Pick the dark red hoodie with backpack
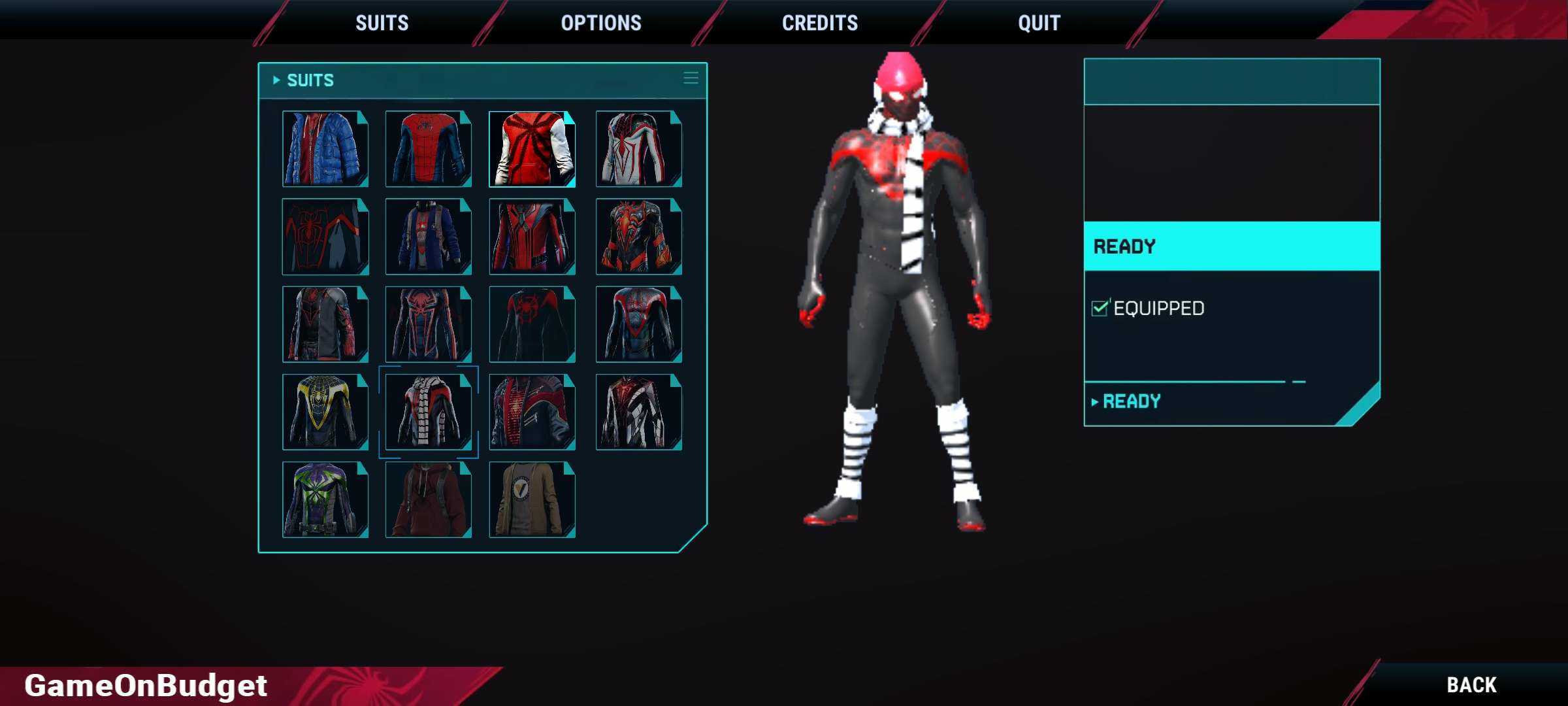Image resolution: width=1568 pixels, height=706 pixels. pyautogui.click(x=428, y=499)
